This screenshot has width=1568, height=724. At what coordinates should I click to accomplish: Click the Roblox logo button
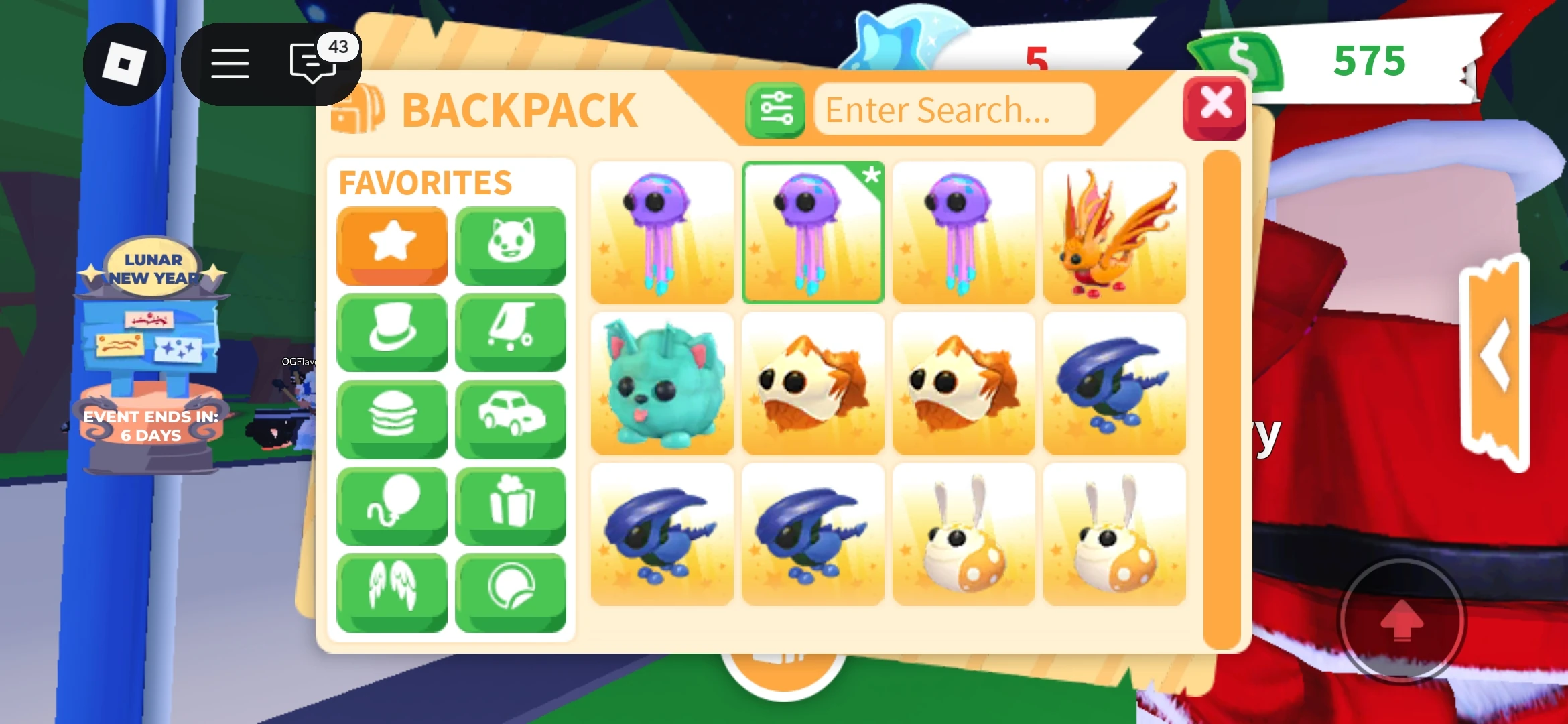click(x=125, y=63)
